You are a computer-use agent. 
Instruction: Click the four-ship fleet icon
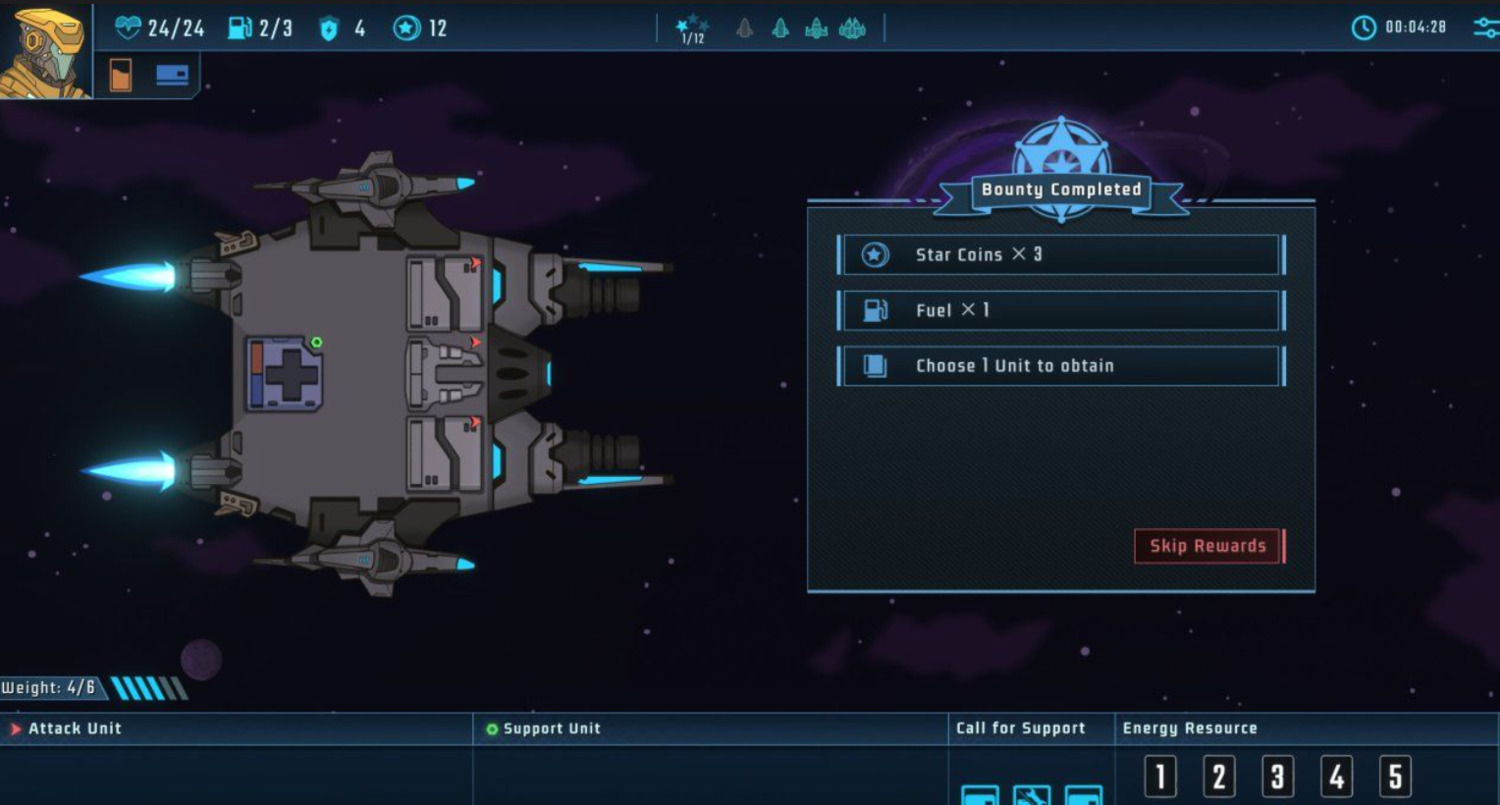pyautogui.click(x=852, y=28)
